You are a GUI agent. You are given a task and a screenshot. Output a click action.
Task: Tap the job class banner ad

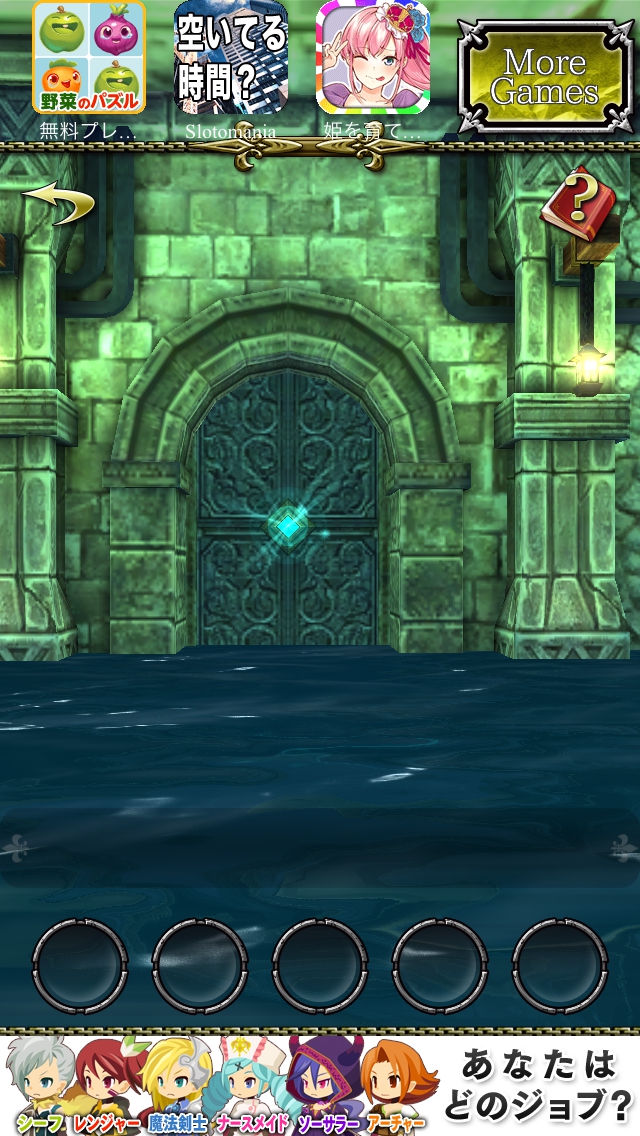click(320, 1085)
